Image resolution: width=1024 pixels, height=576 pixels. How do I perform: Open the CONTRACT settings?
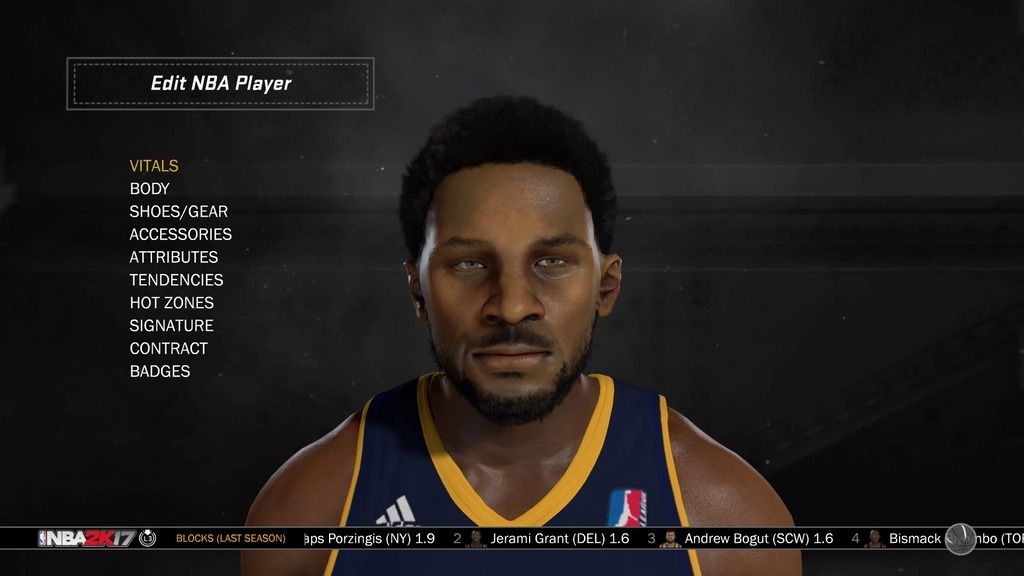coord(169,349)
